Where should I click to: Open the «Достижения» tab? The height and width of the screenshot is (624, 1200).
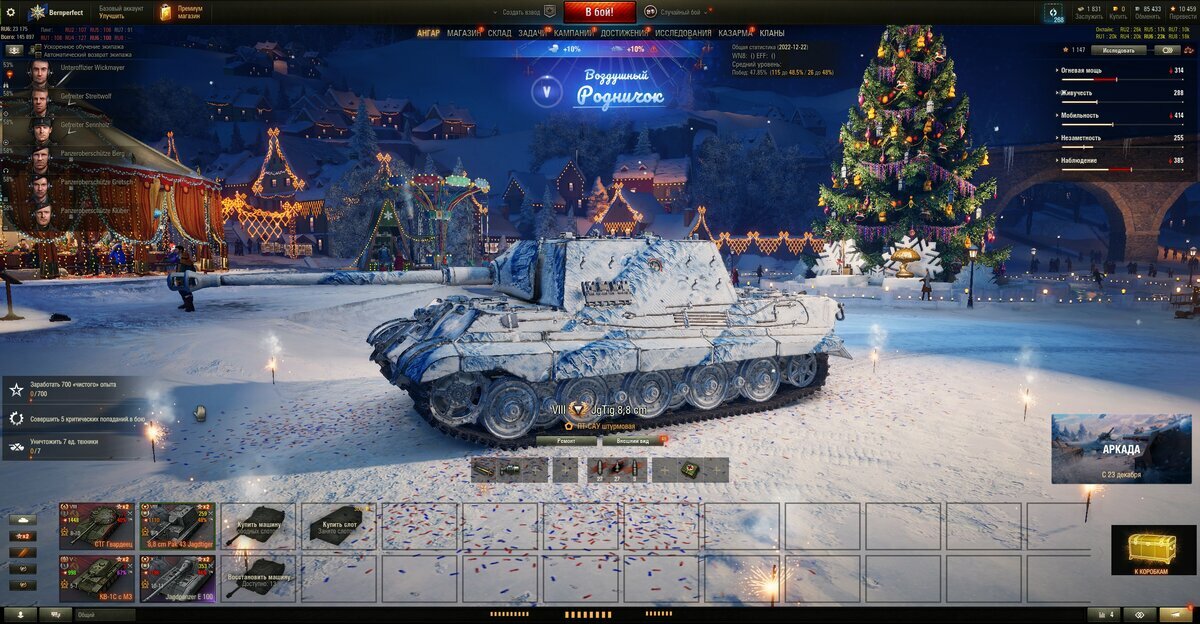624,33
